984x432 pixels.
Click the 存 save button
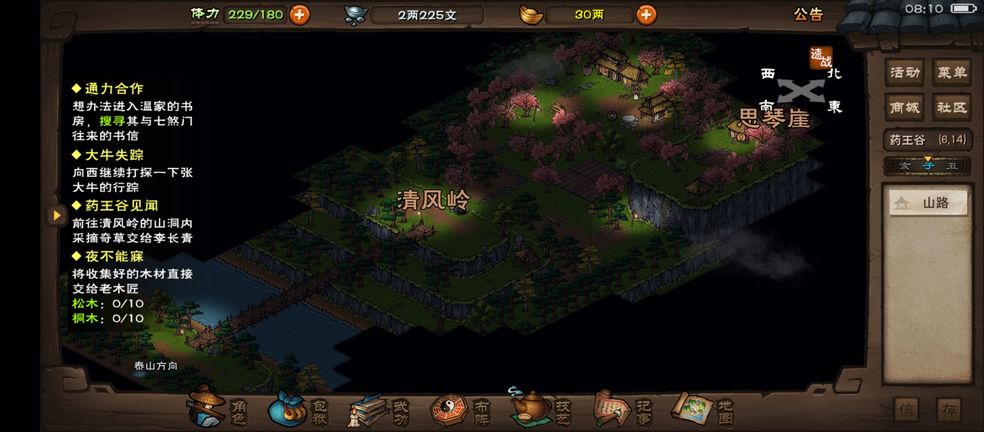coord(948,409)
